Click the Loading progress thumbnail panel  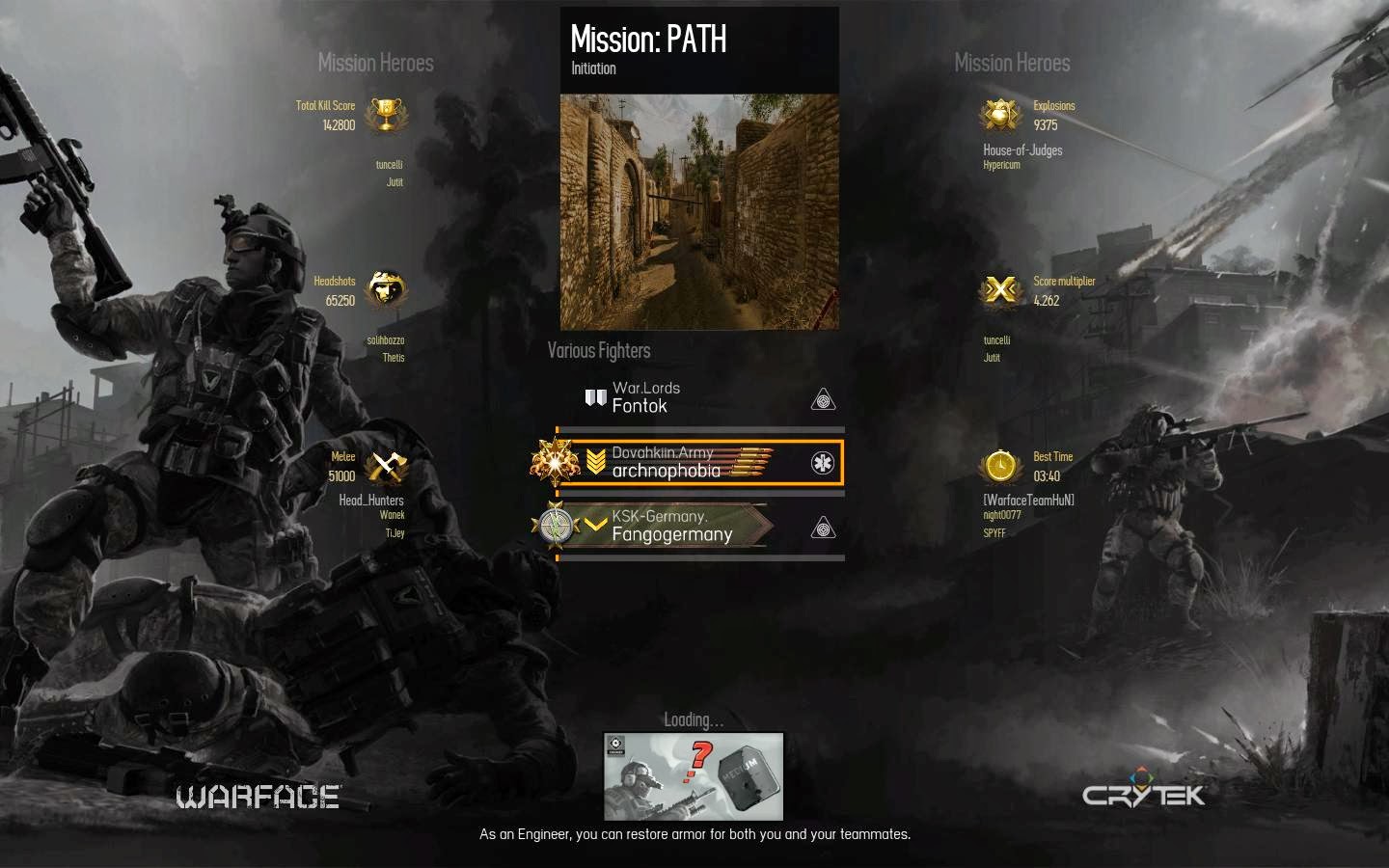coord(693,776)
